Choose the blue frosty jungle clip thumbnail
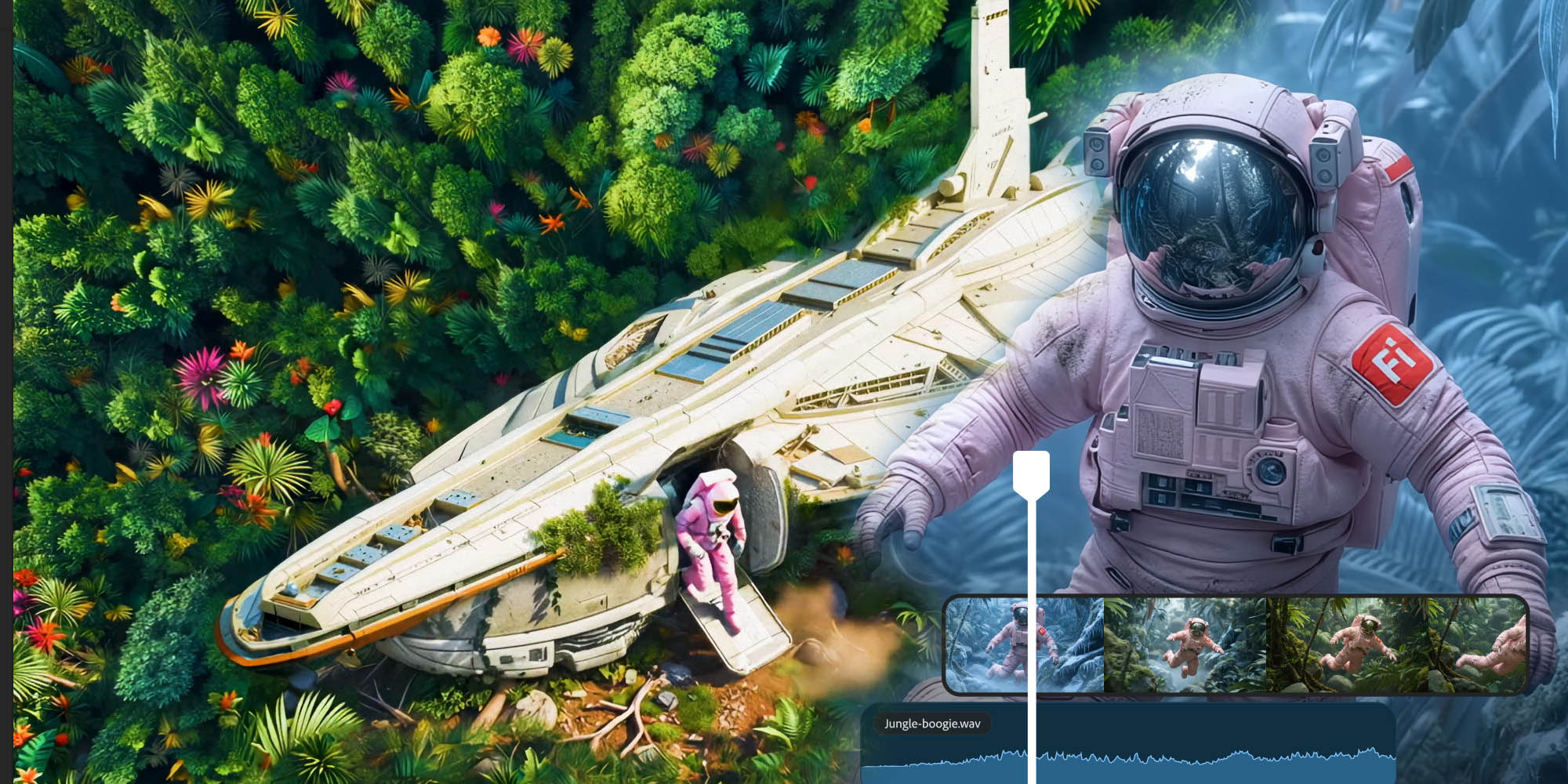Viewport: 1568px width, 784px height. (x=989, y=644)
